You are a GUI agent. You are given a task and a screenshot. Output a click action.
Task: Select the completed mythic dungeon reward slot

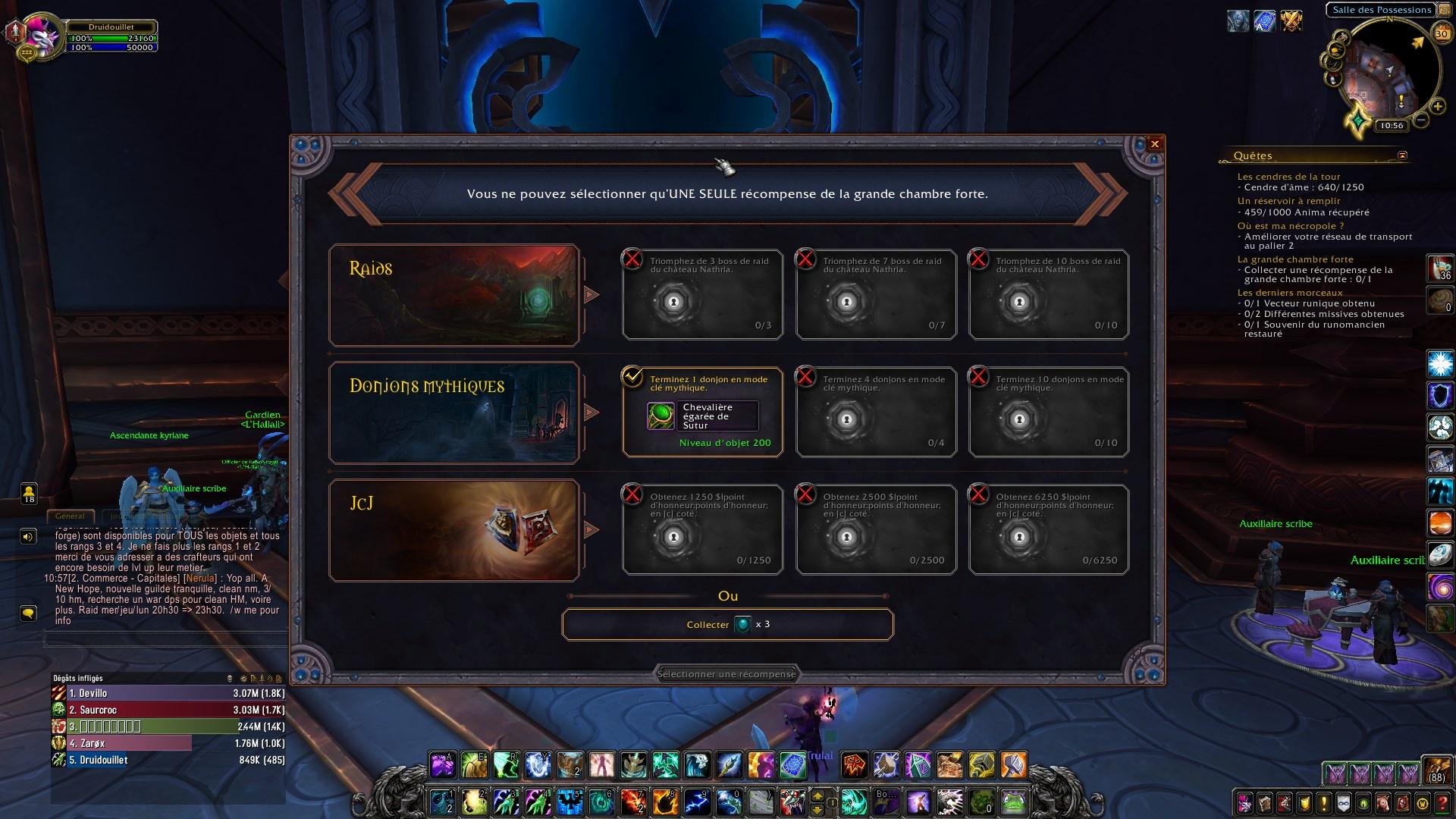703,412
